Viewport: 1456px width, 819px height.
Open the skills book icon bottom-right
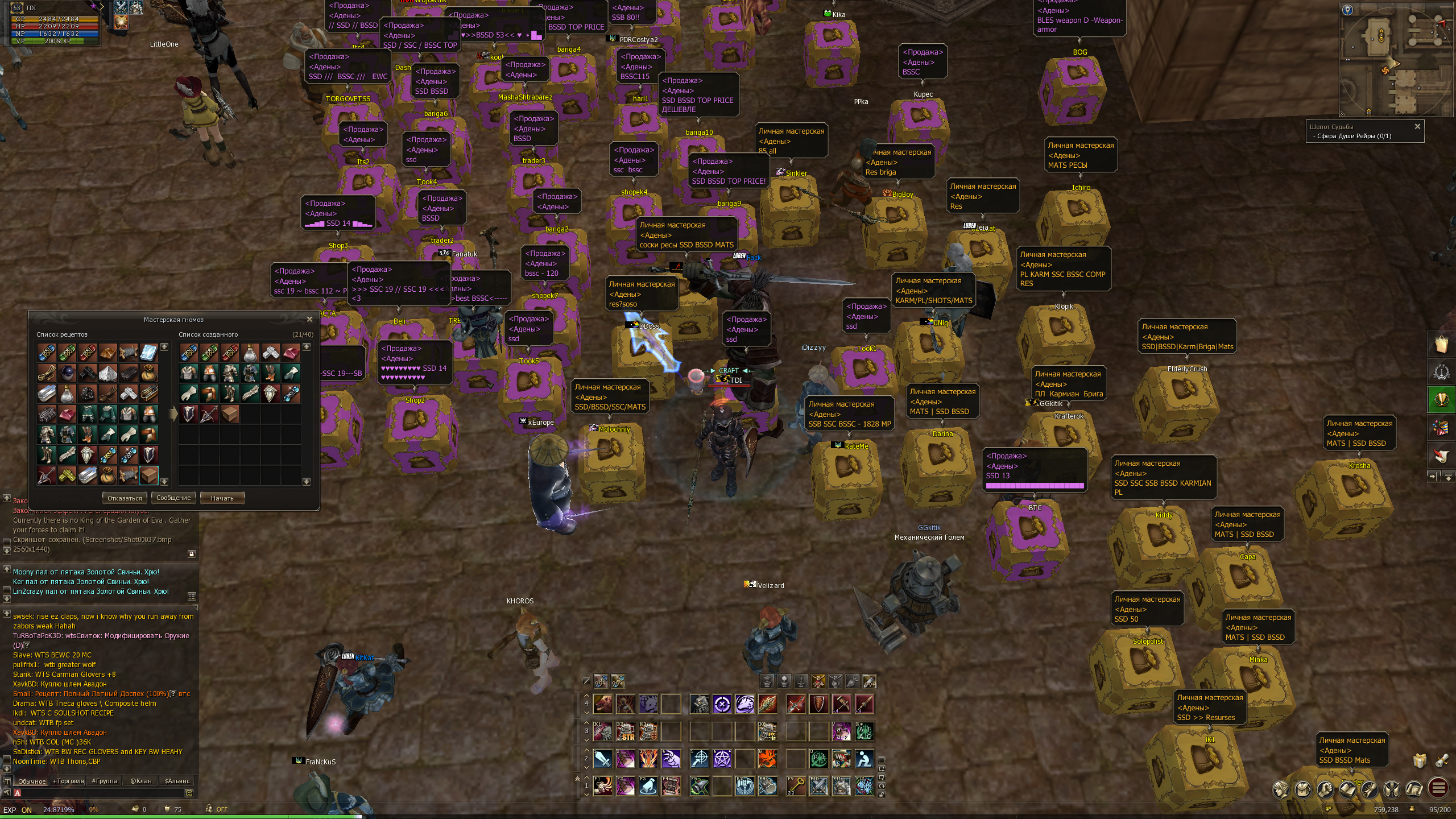click(1346, 789)
